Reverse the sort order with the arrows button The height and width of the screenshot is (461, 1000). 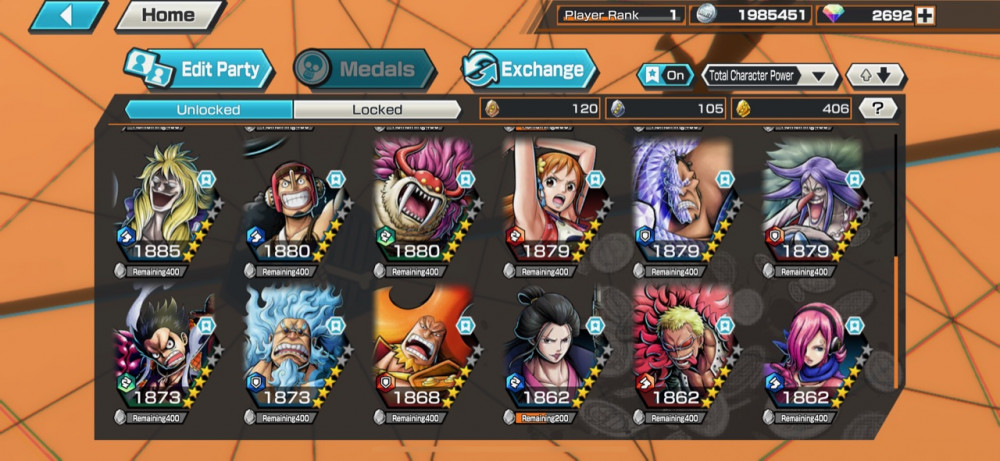(875, 75)
